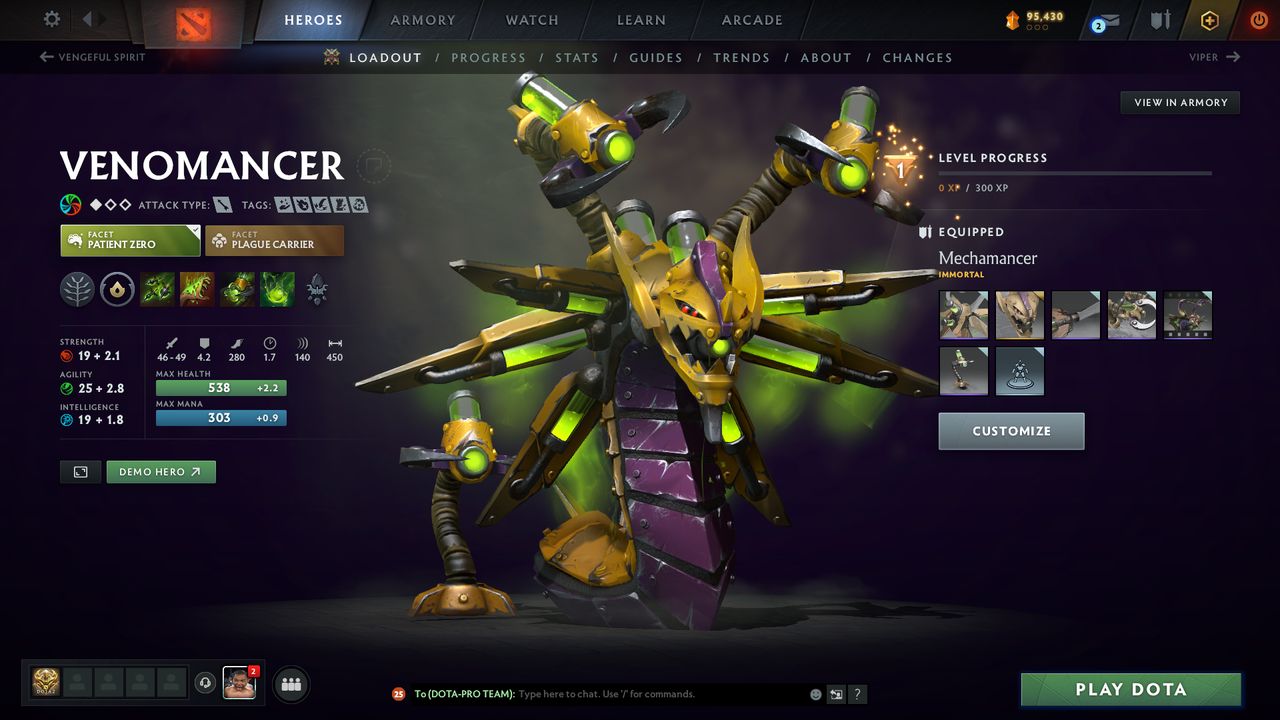Toggle the innate ability droplet icon
The height and width of the screenshot is (720, 1280).
pyautogui.click(x=117, y=289)
